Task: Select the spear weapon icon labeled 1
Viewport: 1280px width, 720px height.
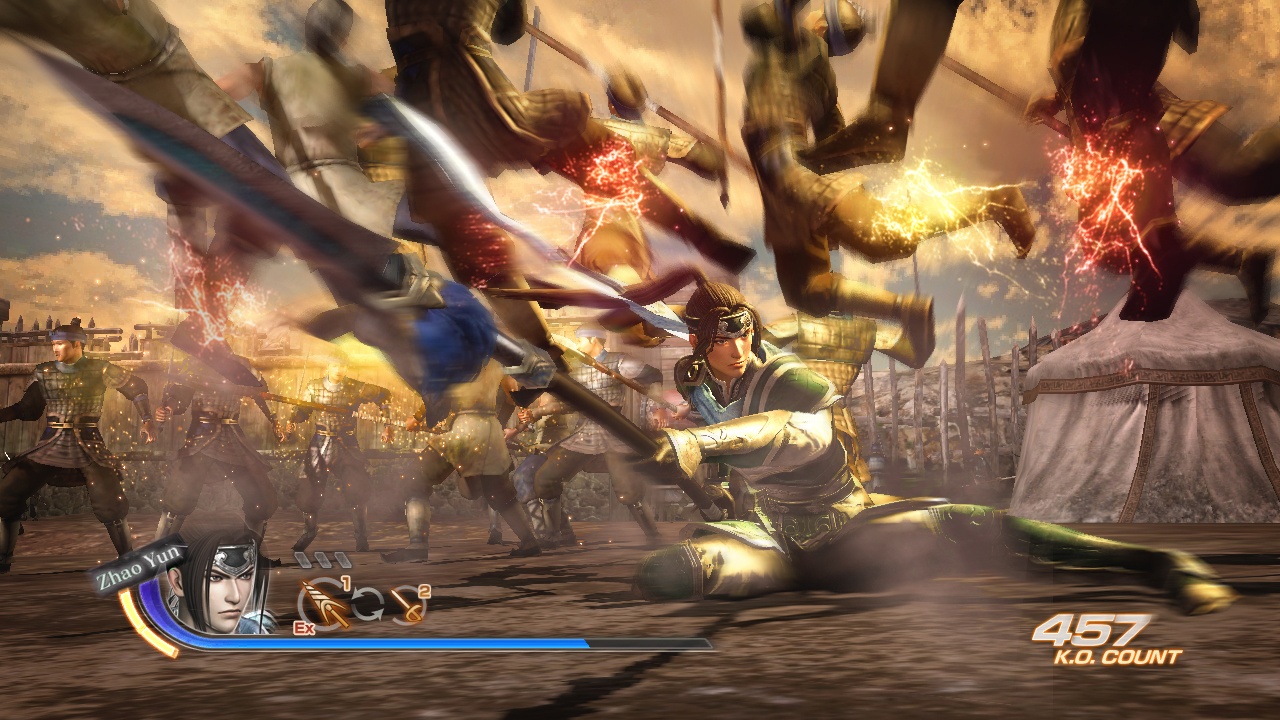Action: coord(323,602)
